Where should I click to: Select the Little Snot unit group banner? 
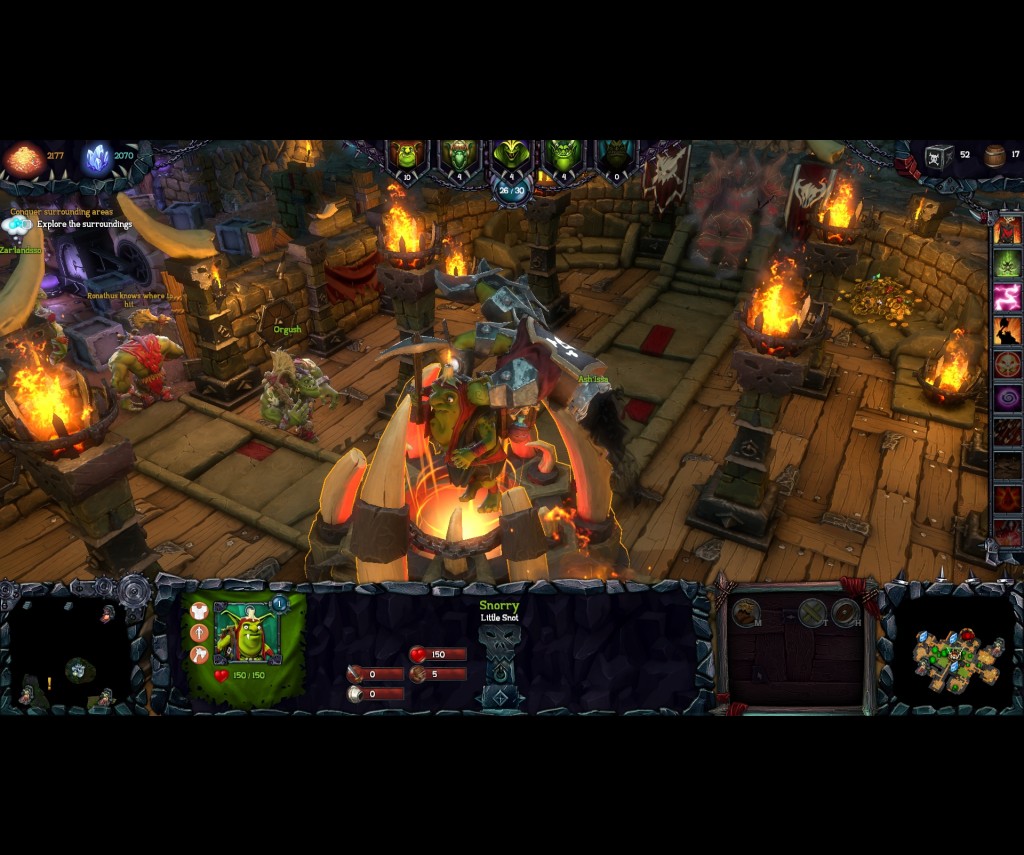click(408, 157)
